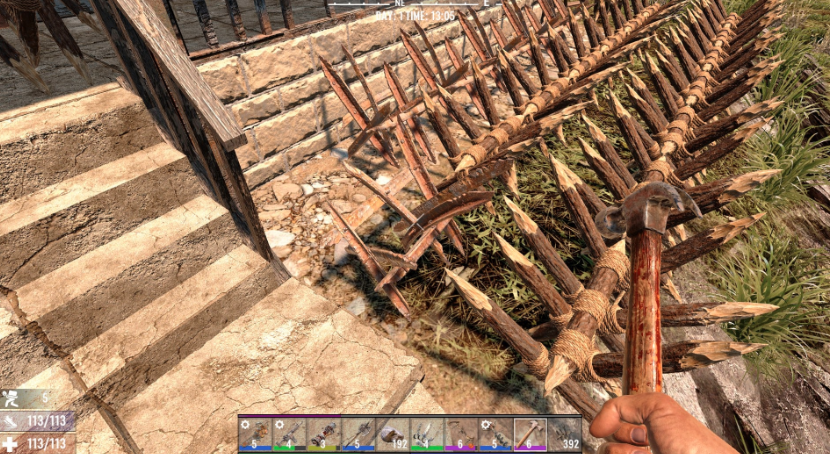Pick the hotbar item marked with 3
Image resolution: width=830 pixels, height=454 pixels.
point(324,434)
